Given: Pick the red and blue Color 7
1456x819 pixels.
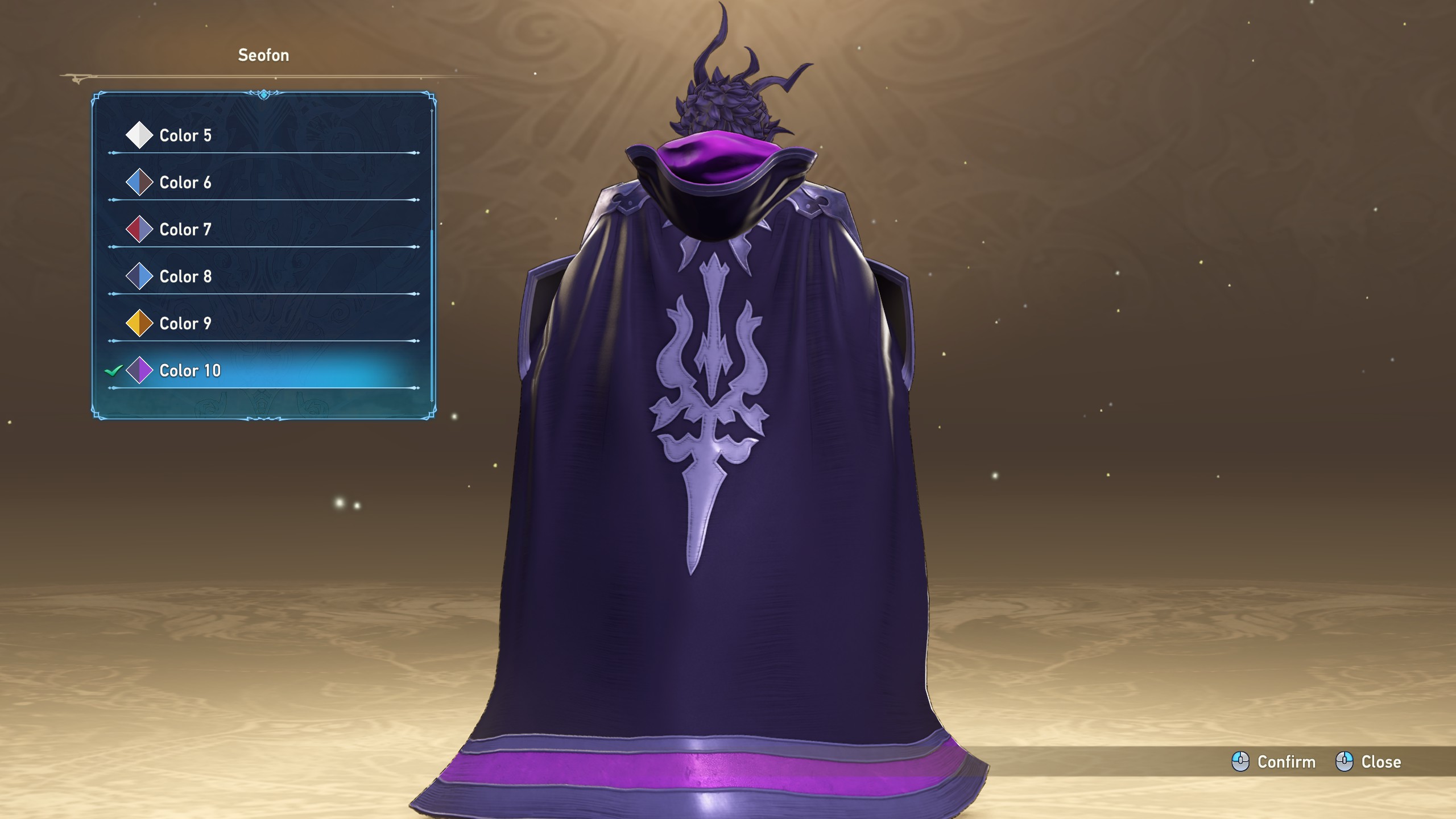Looking at the screenshot, I should 185,230.
